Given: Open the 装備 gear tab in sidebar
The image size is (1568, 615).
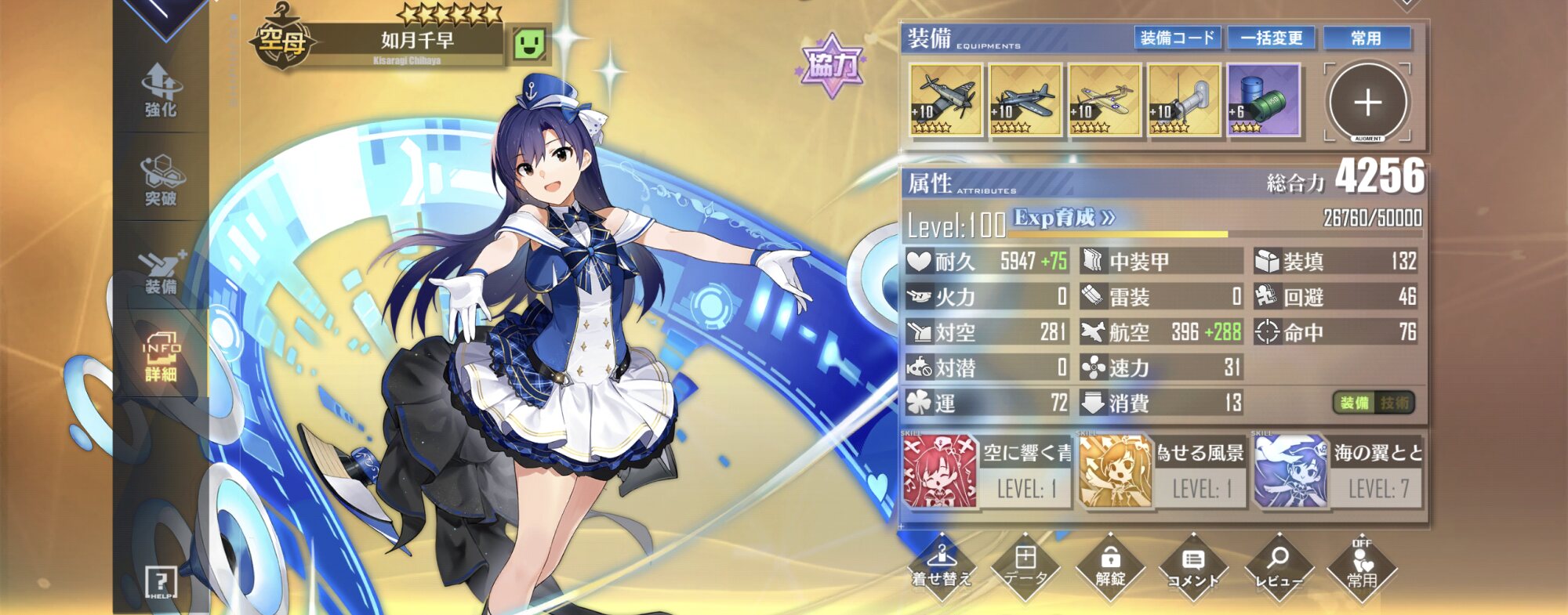Looking at the screenshot, I should pyautogui.click(x=161, y=270).
